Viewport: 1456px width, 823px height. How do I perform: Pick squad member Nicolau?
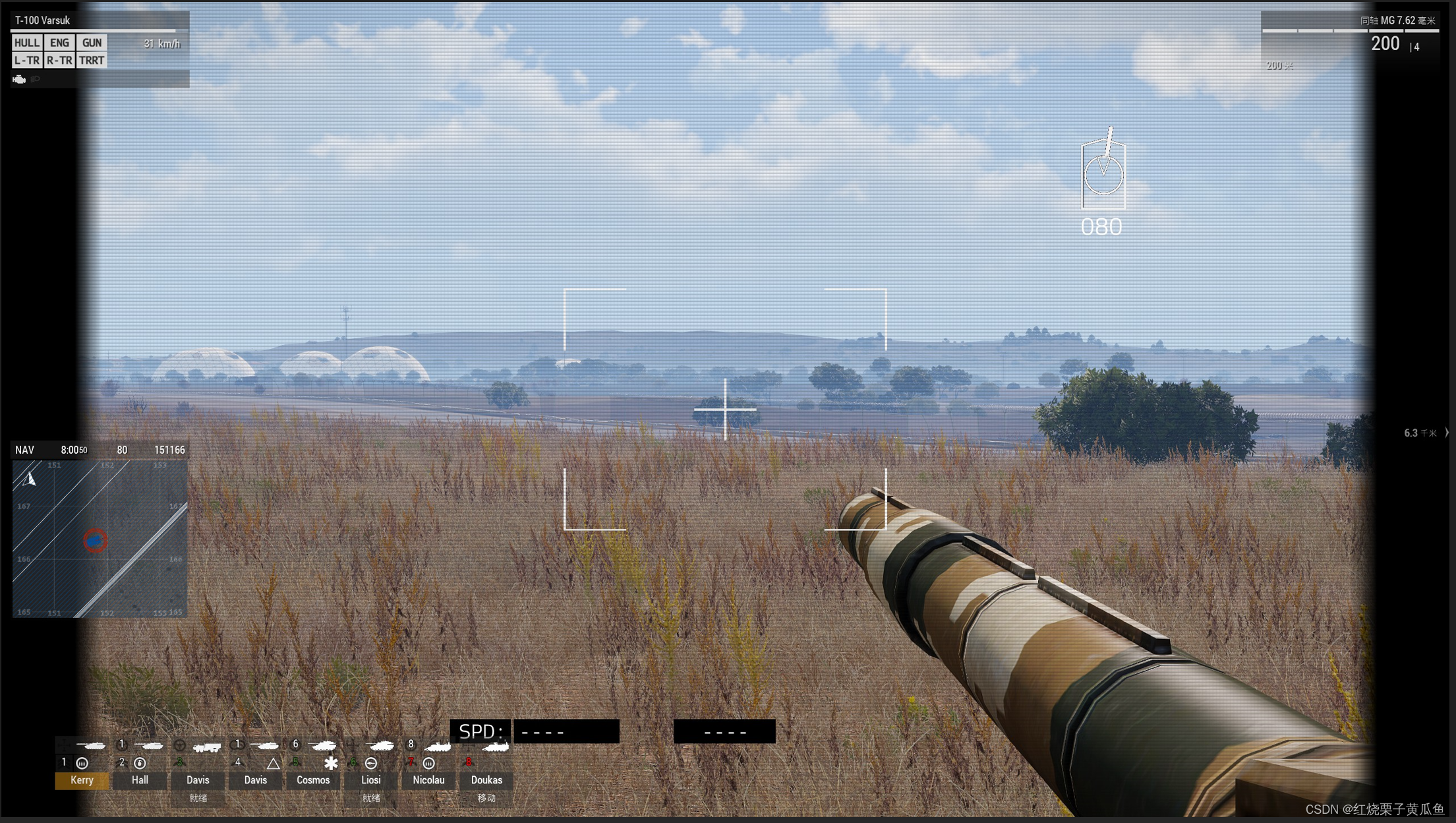428,780
